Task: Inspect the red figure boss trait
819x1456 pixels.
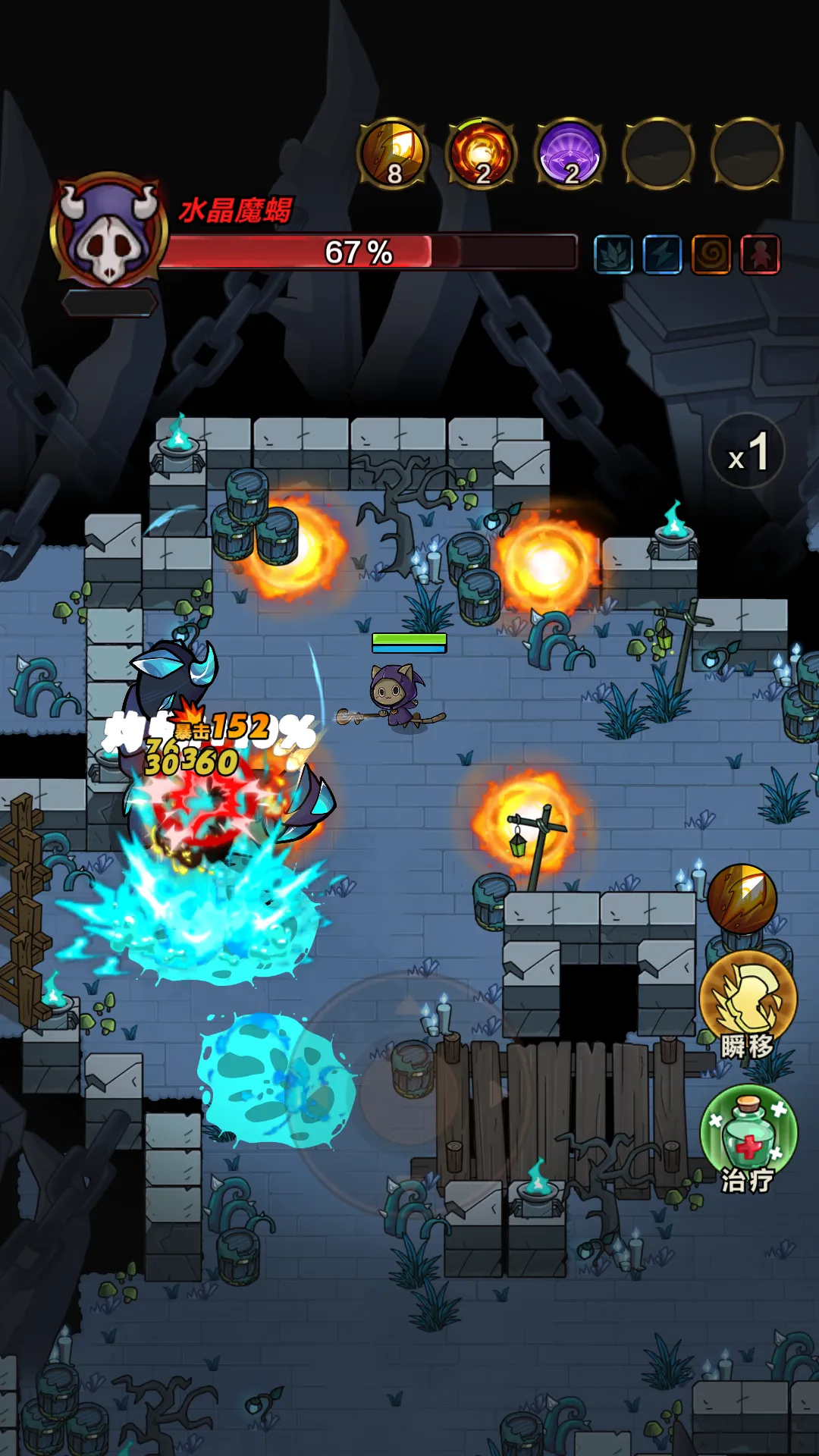Action: point(761,254)
